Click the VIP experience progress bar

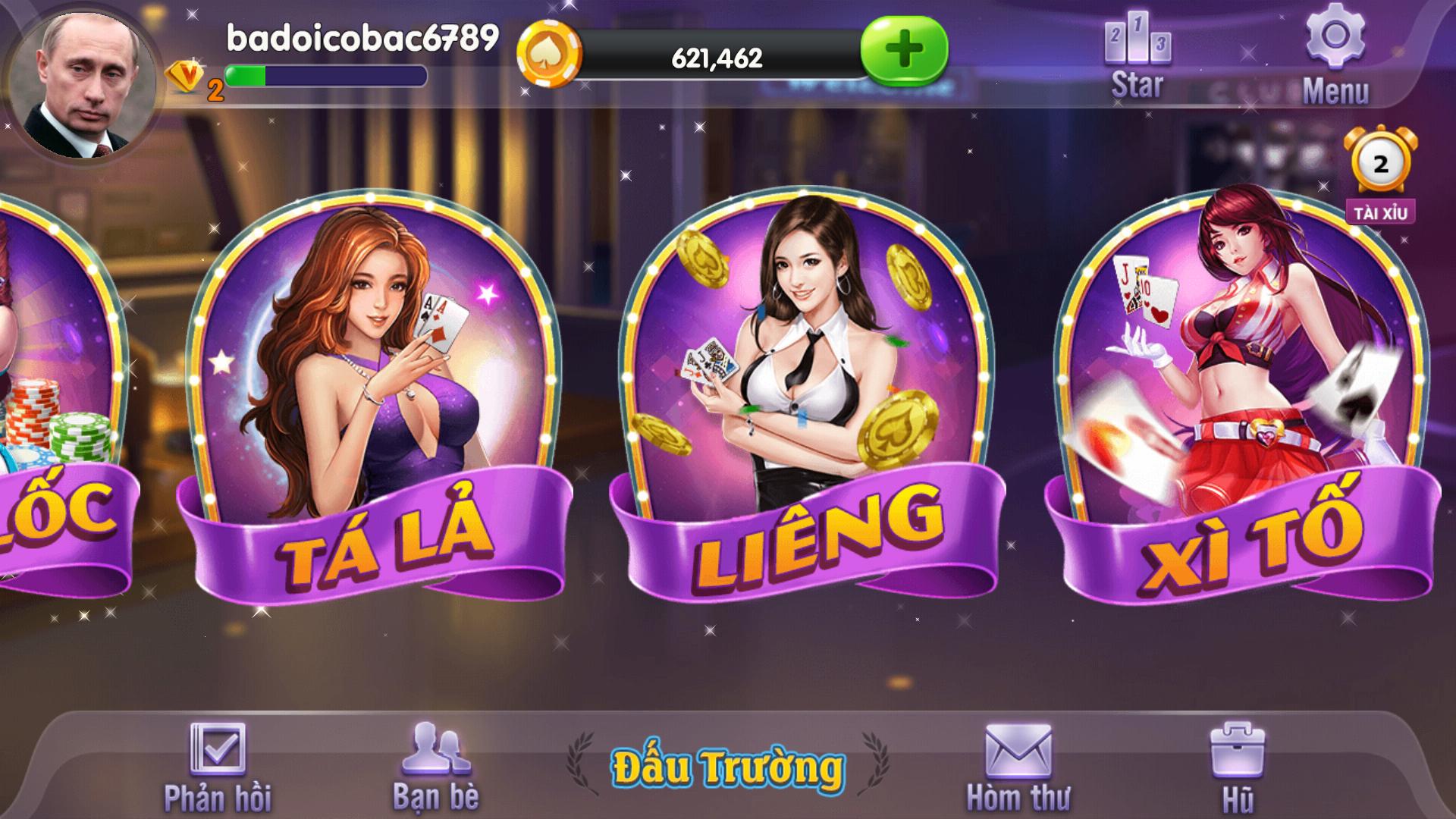tap(326, 76)
